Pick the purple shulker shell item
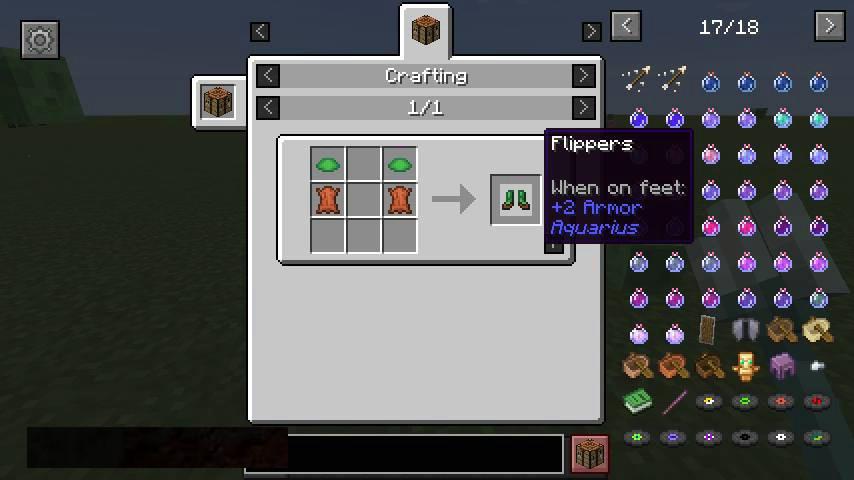This screenshot has height=480, width=854. 782,367
